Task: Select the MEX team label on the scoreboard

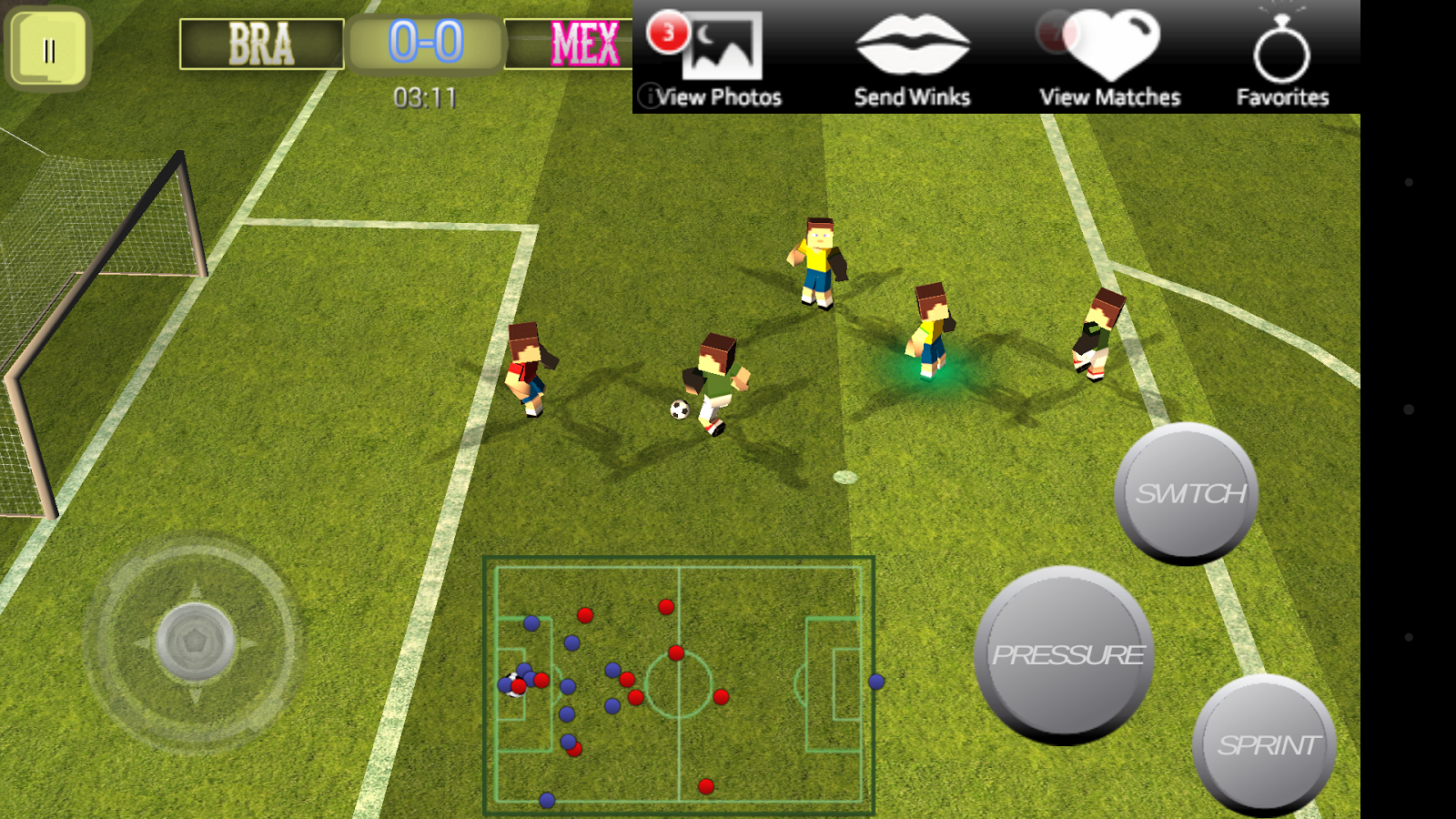Action: (x=585, y=40)
